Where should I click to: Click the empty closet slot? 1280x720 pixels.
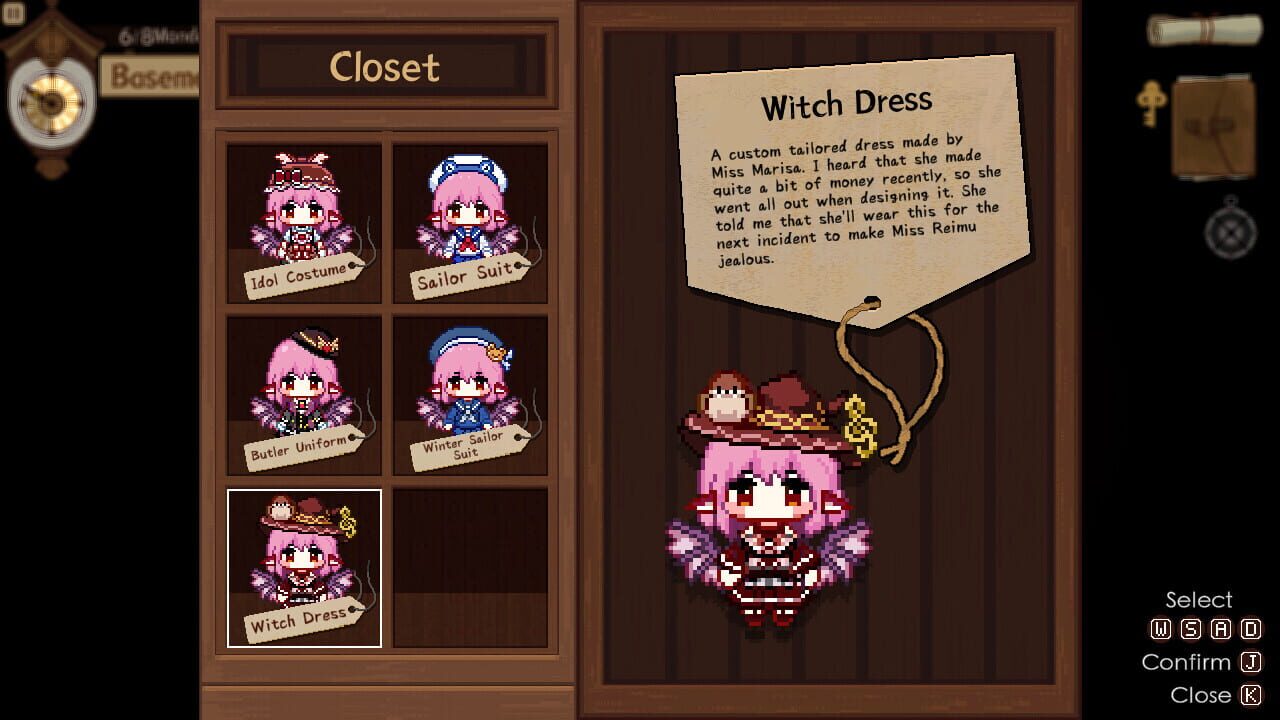tap(469, 565)
